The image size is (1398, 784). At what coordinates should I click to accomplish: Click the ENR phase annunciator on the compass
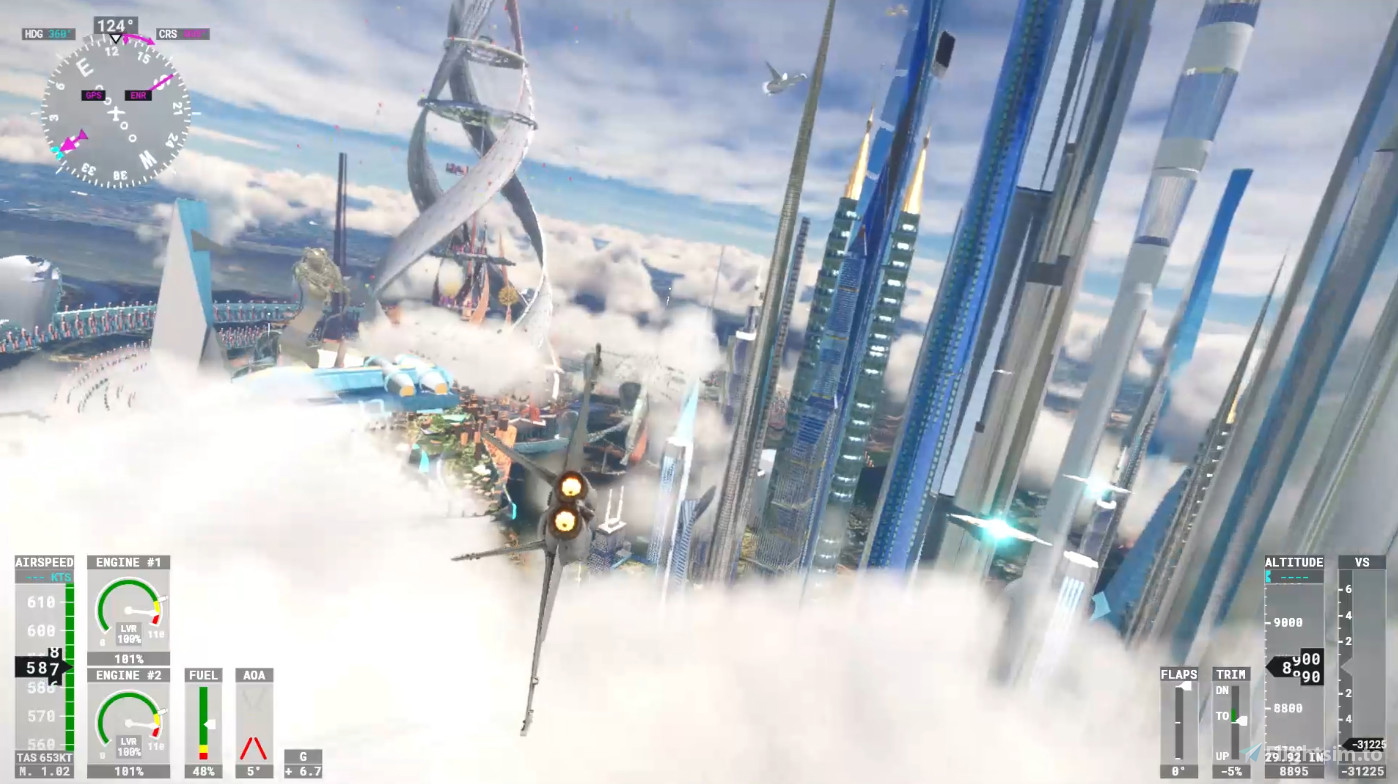137,95
